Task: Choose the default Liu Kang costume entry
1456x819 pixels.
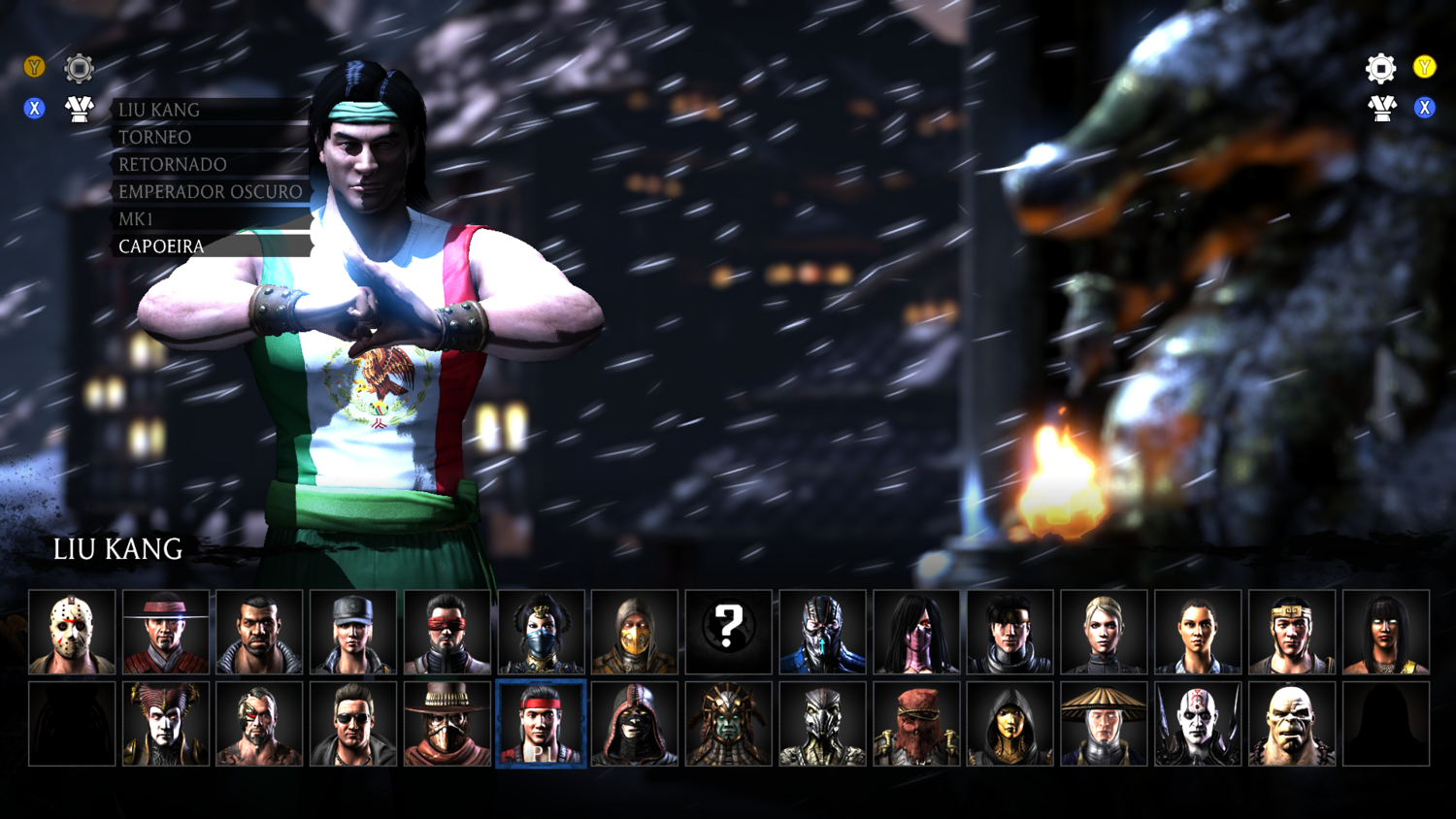Action: click(x=159, y=111)
